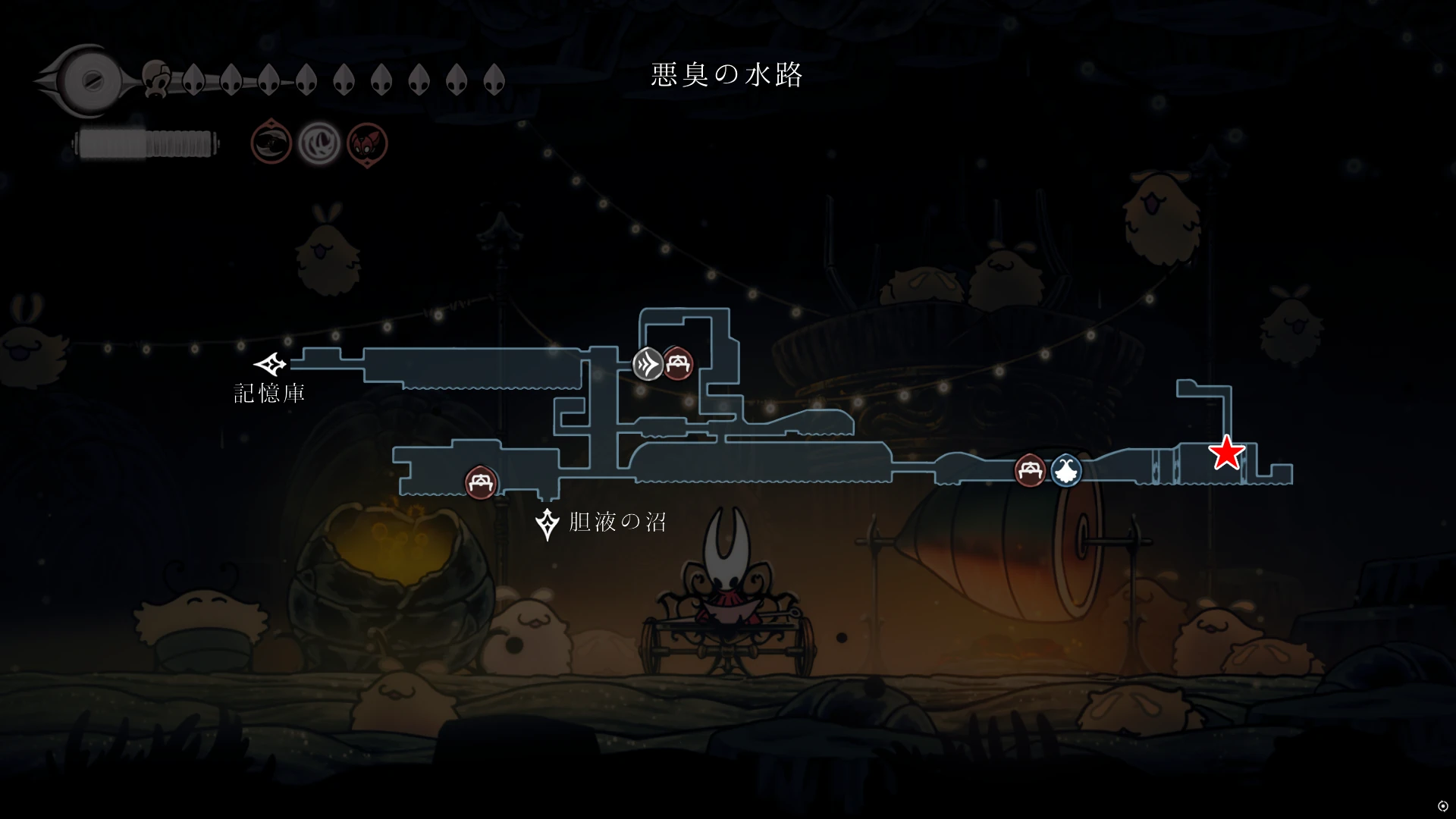
Task: Click the bench marker beside the flea icon
Action: point(1030,471)
